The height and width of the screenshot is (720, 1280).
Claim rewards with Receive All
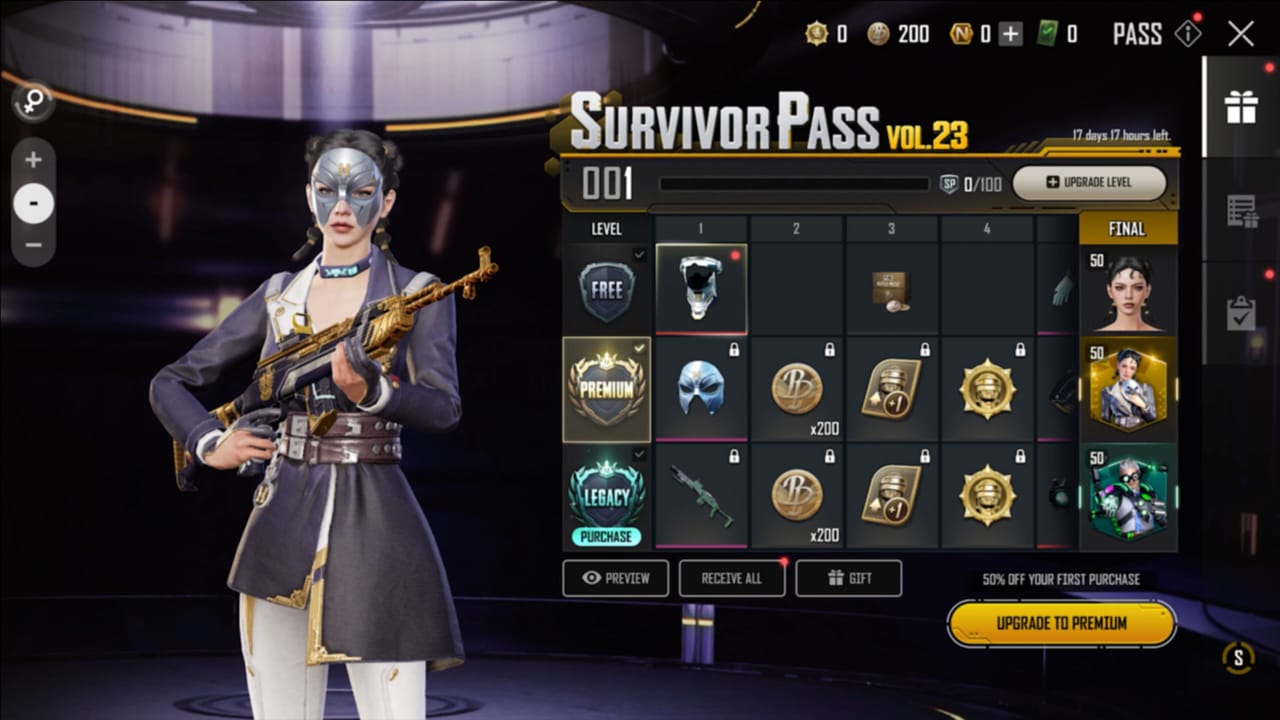tap(731, 578)
